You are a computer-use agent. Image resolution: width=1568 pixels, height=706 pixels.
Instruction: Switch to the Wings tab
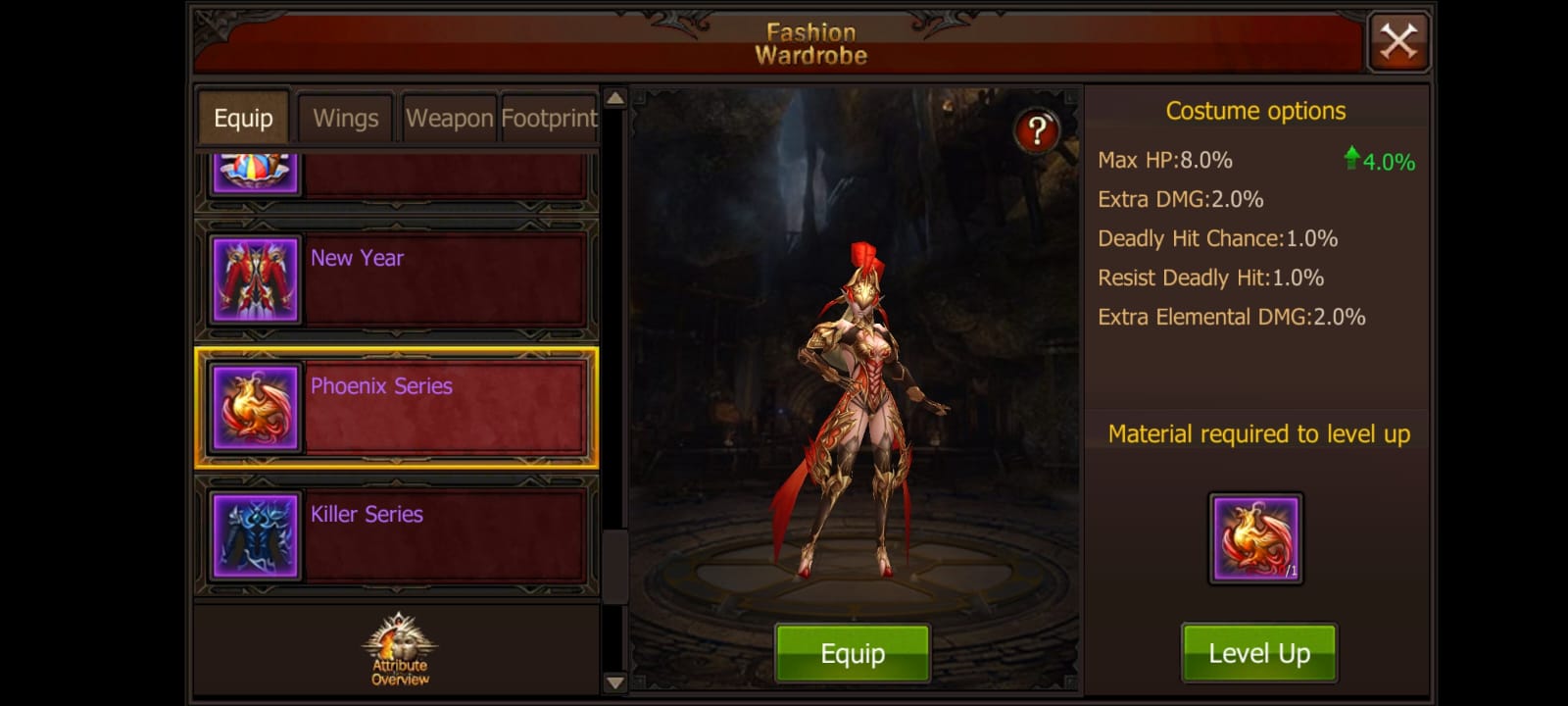(x=345, y=118)
